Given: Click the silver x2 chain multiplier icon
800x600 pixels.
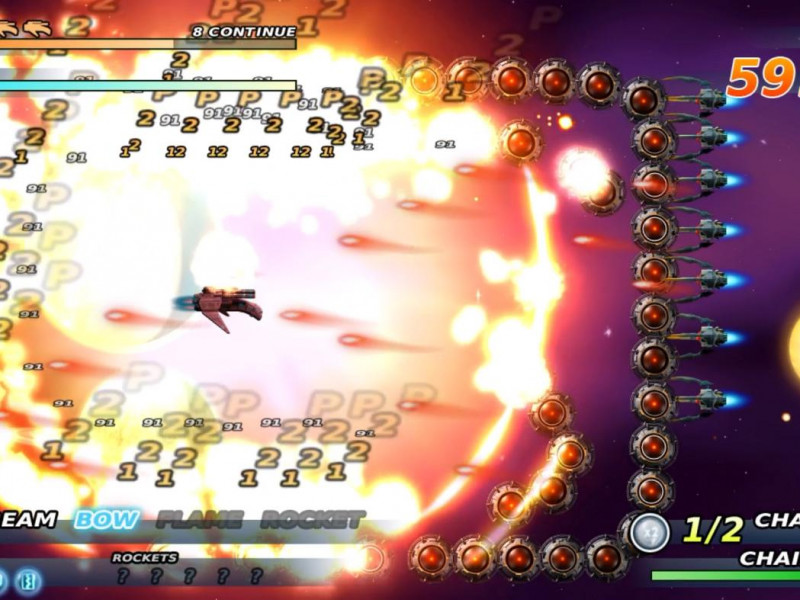Looking at the screenshot, I should tap(649, 530).
